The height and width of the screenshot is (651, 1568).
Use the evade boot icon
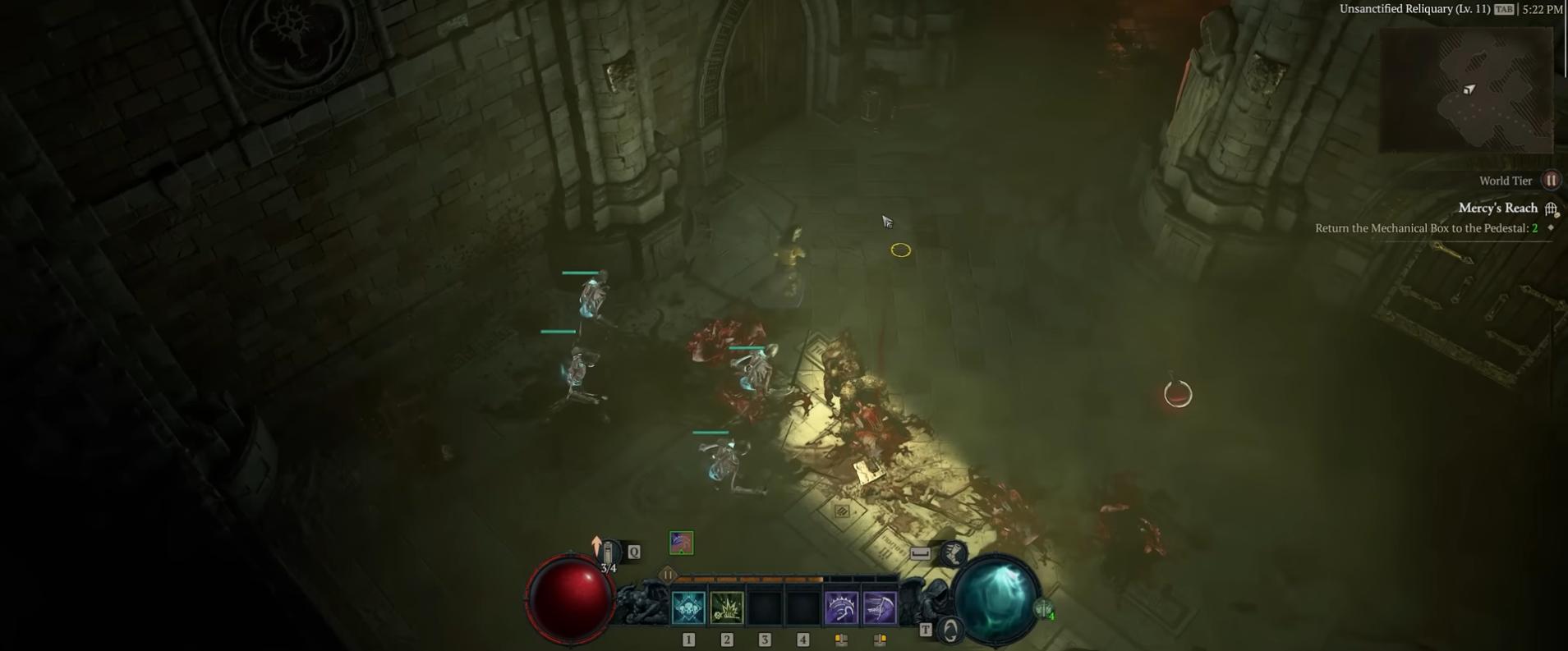pyautogui.click(x=953, y=553)
